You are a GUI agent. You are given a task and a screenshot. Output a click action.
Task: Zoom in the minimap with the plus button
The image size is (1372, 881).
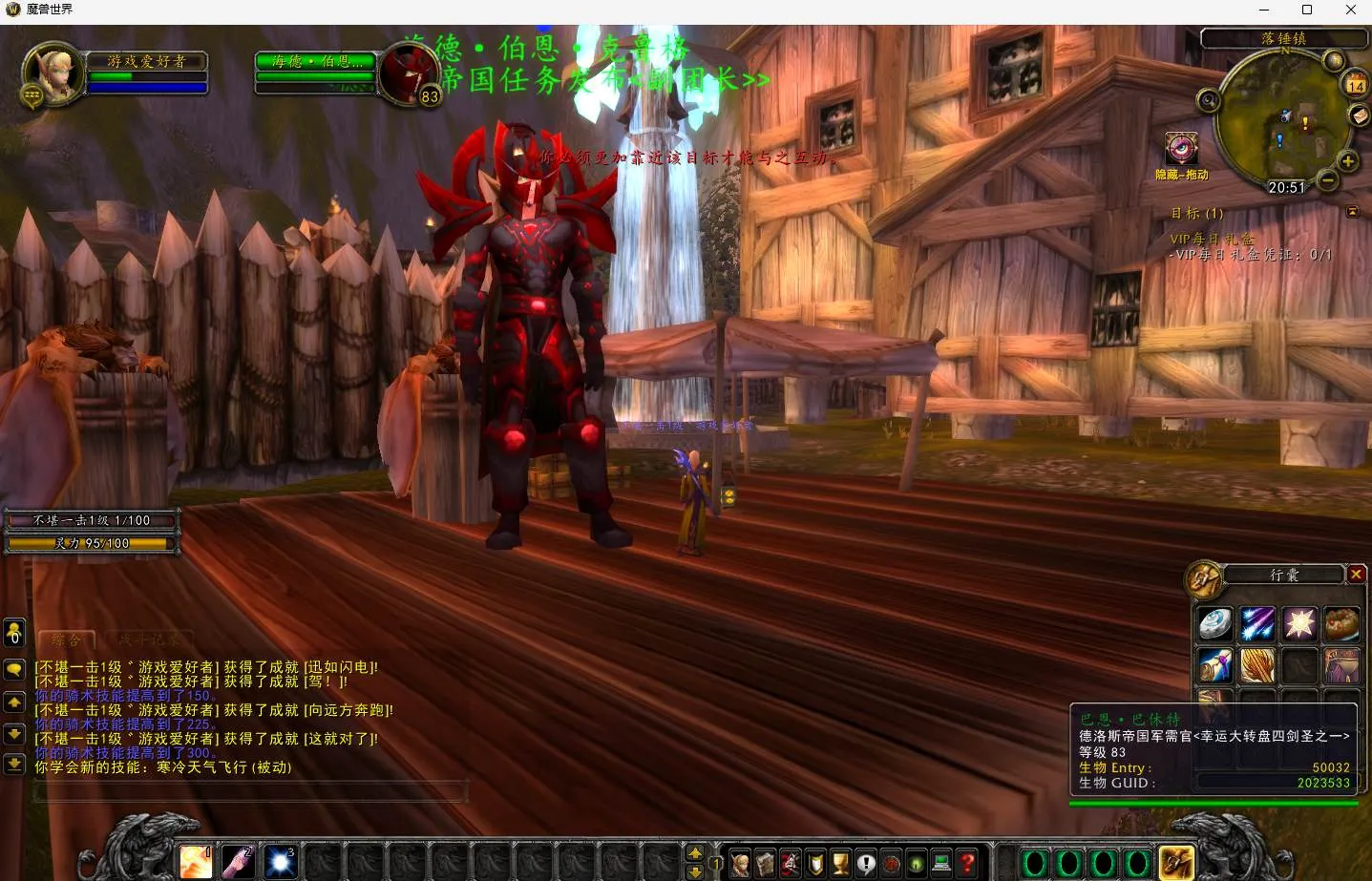pyautogui.click(x=1347, y=160)
